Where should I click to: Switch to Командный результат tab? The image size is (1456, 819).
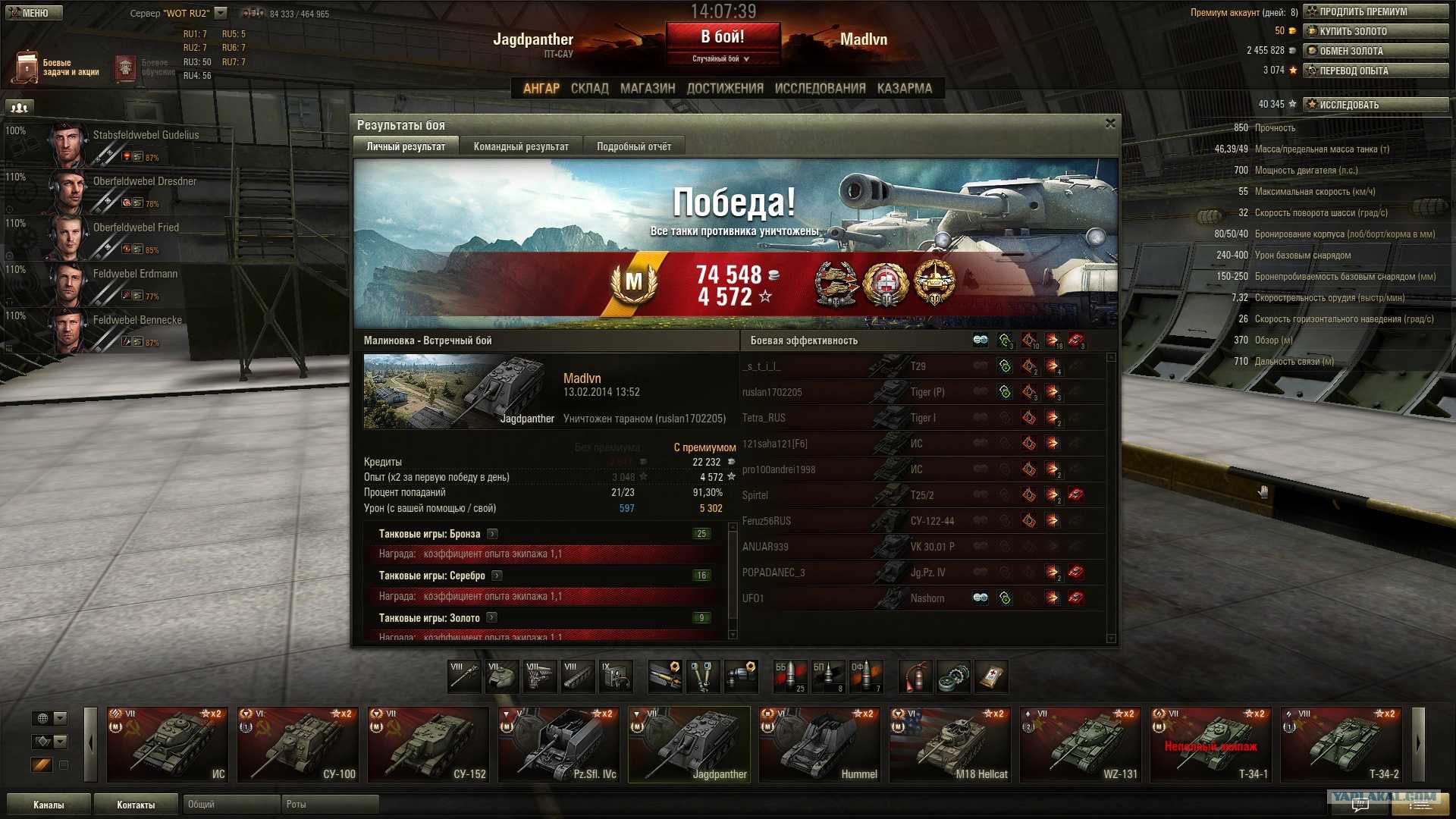click(520, 146)
